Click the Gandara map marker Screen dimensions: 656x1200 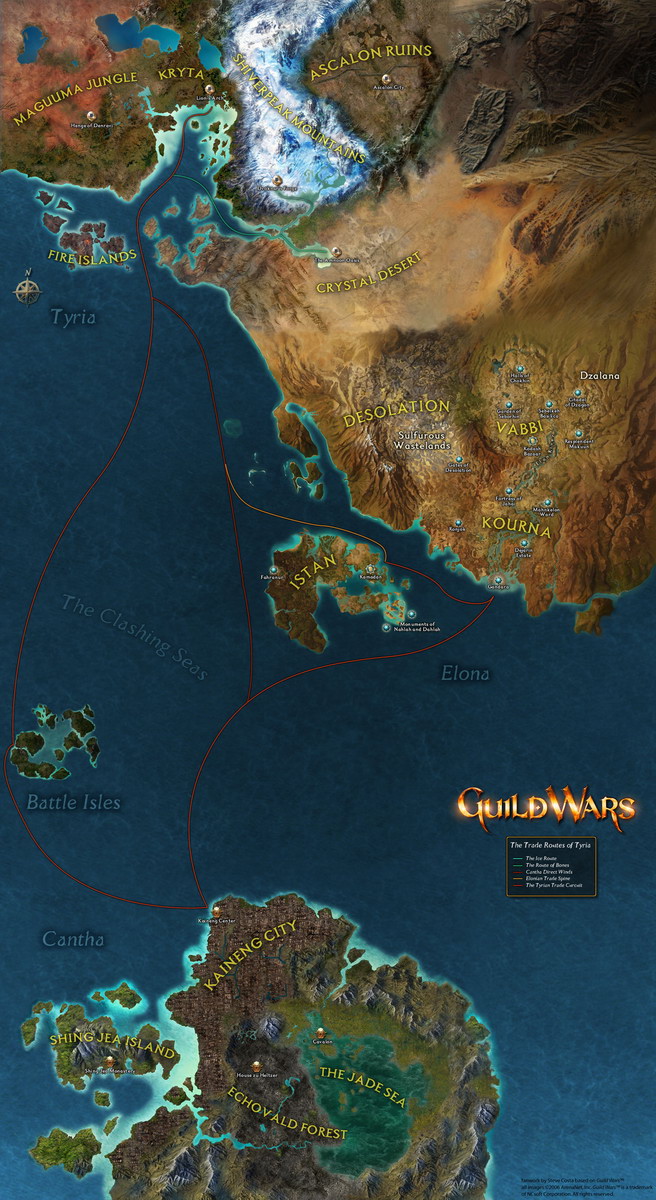(498, 578)
